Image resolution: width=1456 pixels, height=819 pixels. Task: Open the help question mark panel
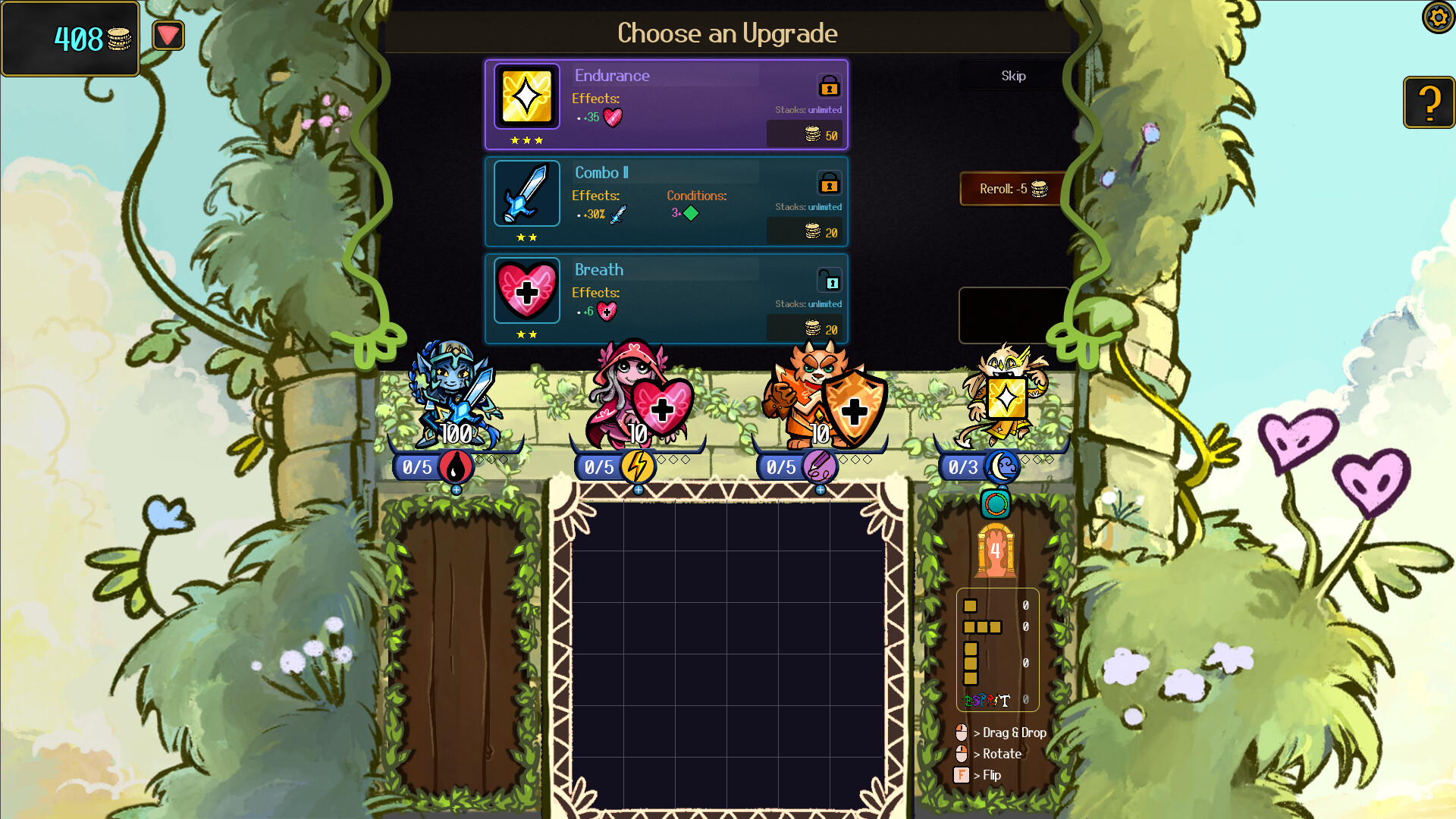(1429, 102)
